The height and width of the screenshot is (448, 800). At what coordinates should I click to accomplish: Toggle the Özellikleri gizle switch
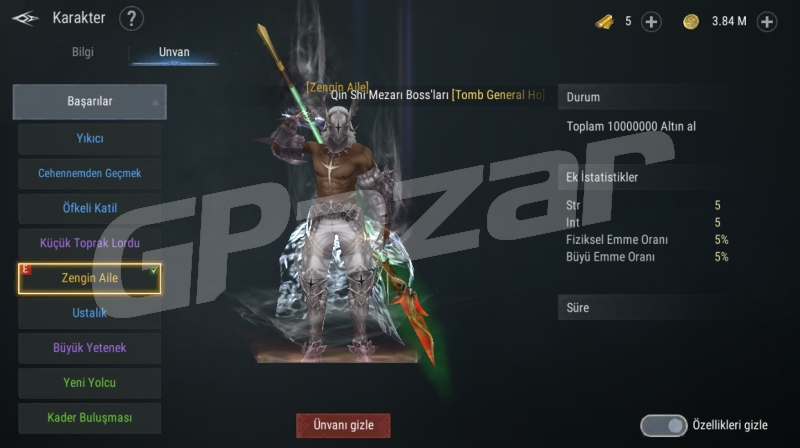pos(663,425)
